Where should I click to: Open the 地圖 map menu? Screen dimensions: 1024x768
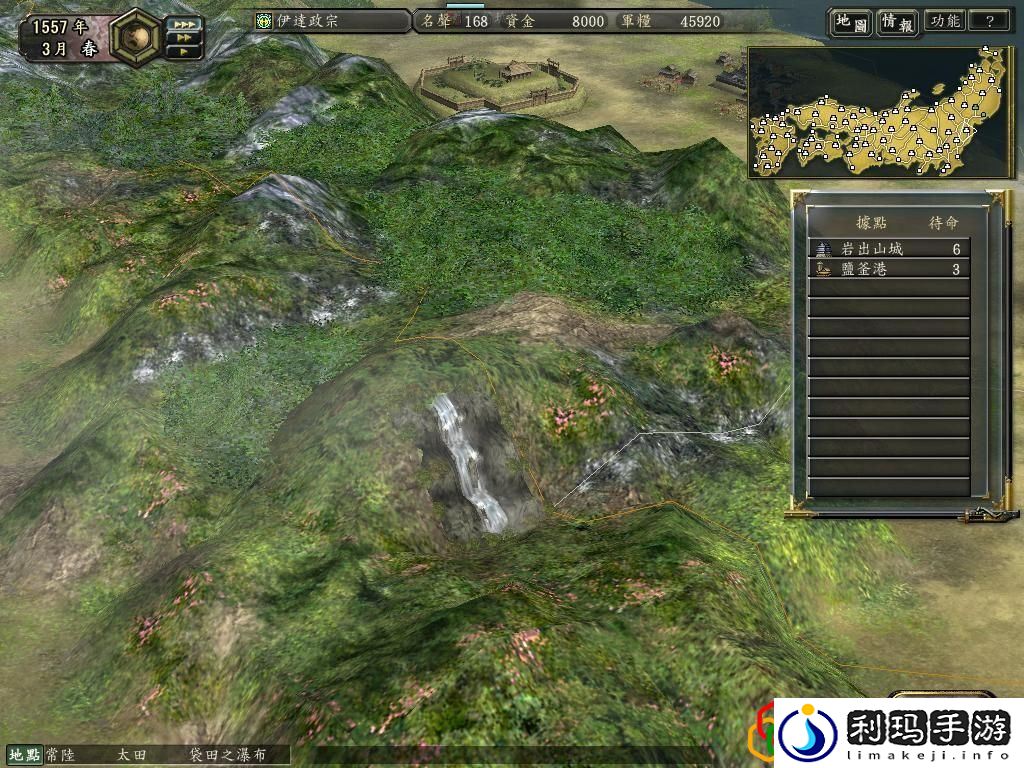tap(849, 21)
